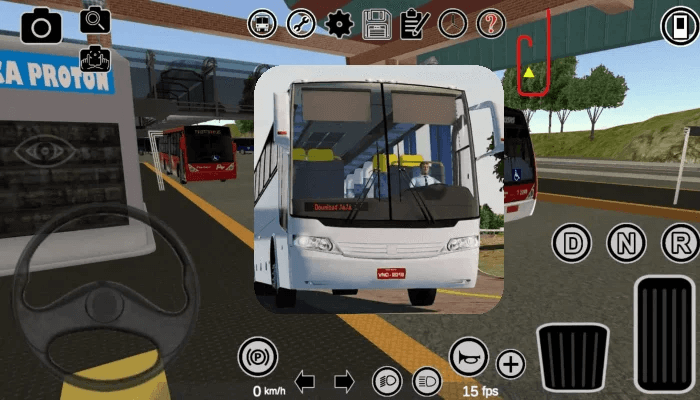This screenshot has height=400, width=700.
Task: Open the bus selection icon
Action: 263,22
